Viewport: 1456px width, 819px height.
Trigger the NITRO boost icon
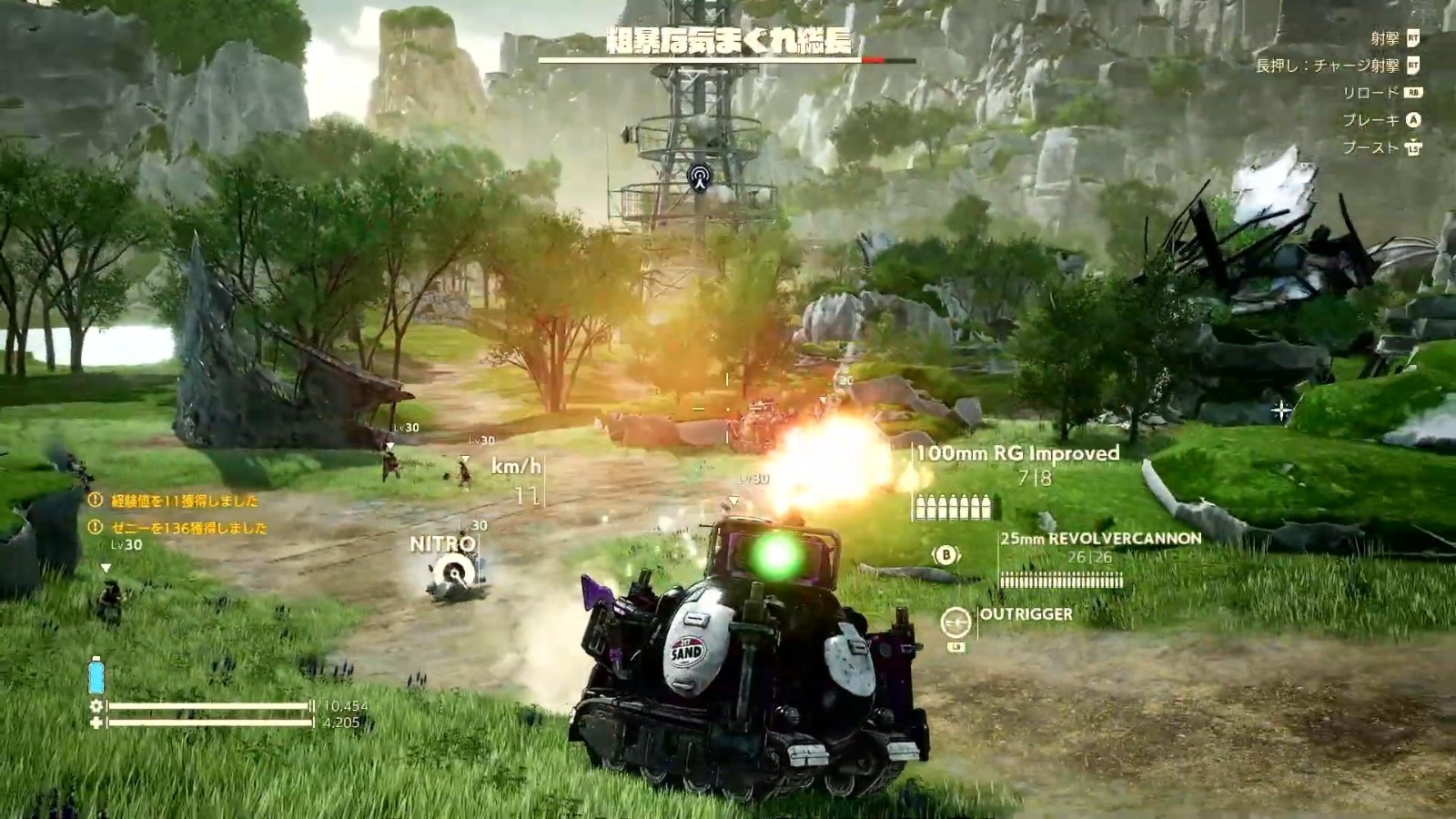tap(452, 573)
